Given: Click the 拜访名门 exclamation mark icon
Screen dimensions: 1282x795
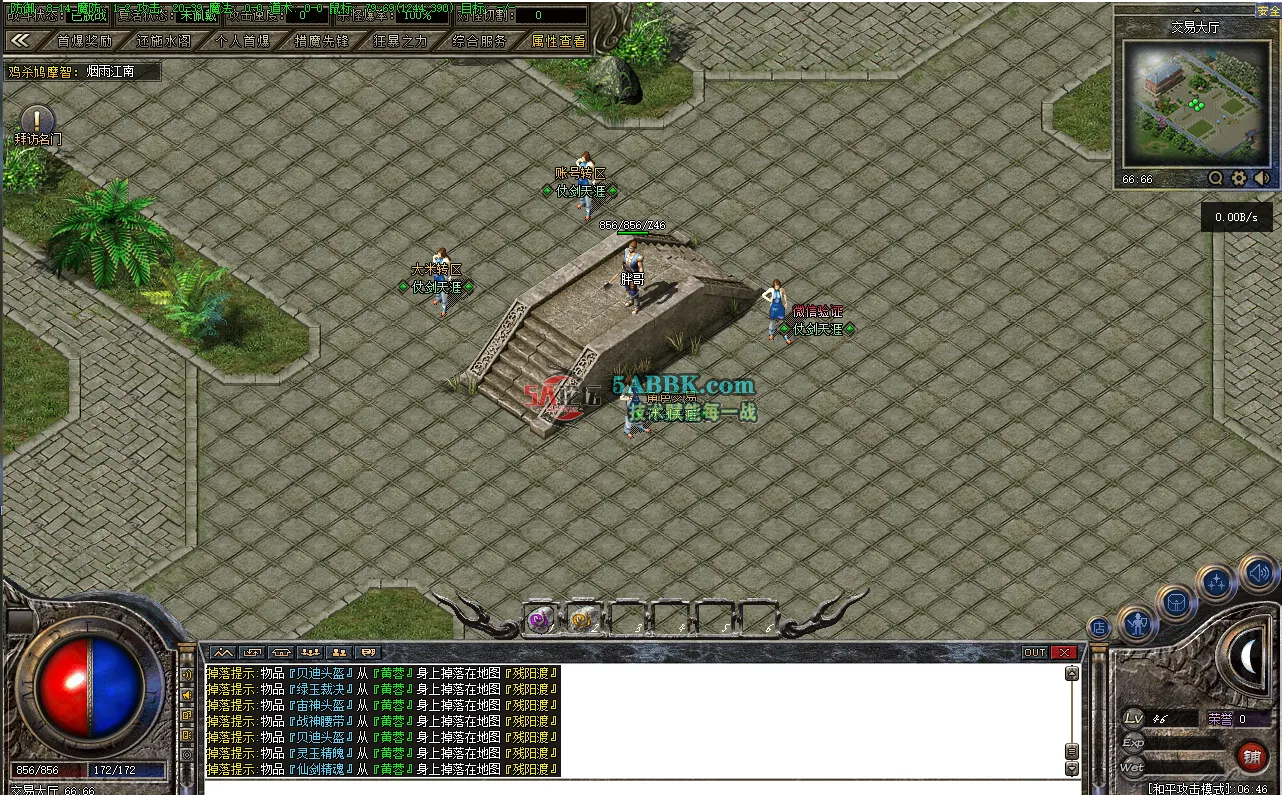Looking at the screenshot, I should [x=36, y=120].
